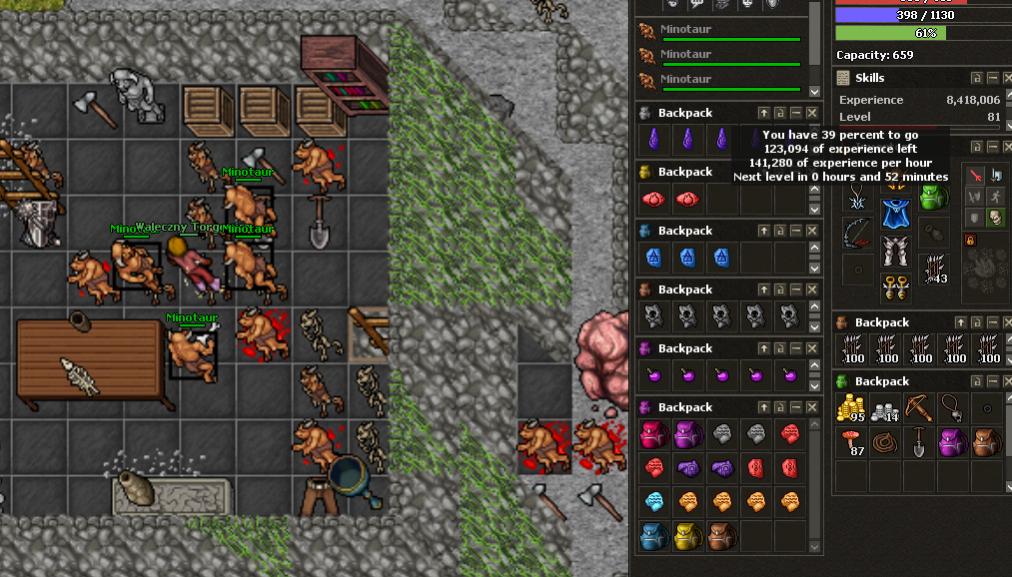This screenshot has height=577, width=1012.
Task: Toggle the skull secure-mode icon
Action: coord(994,217)
